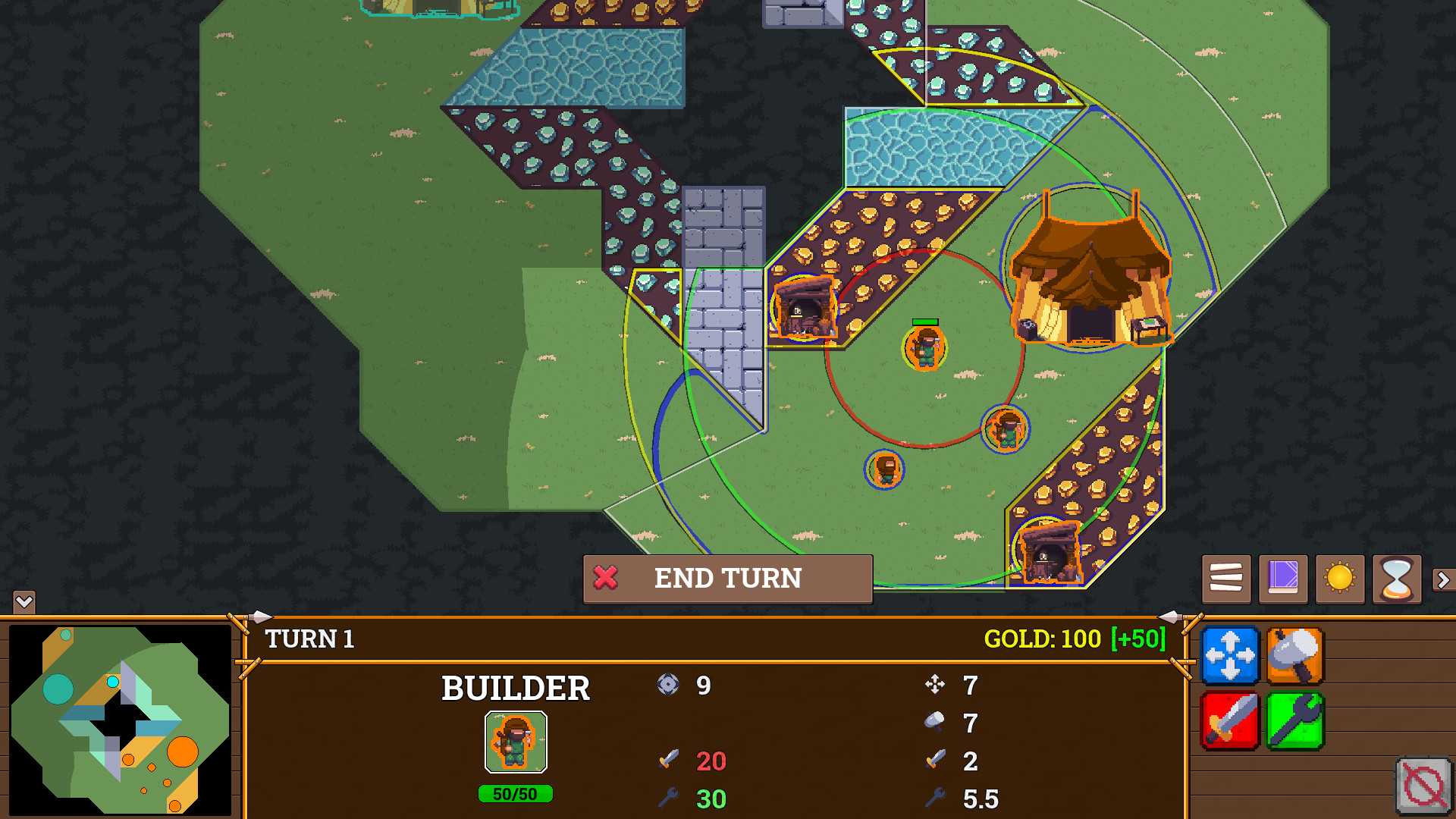1456x819 pixels.
Task: Select the orange hammer build action
Action: pyautogui.click(x=1294, y=657)
